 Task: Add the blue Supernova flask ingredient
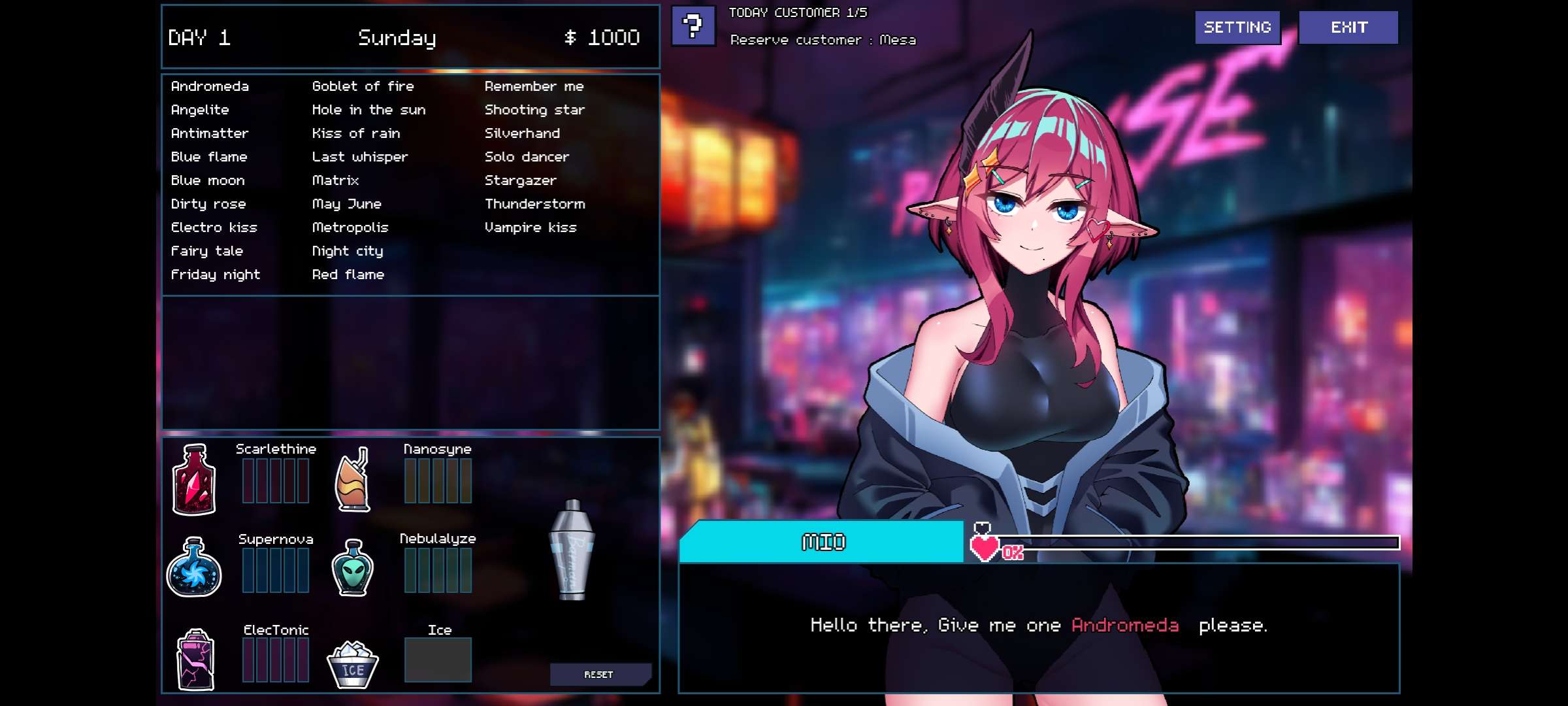(x=193, y=567)
